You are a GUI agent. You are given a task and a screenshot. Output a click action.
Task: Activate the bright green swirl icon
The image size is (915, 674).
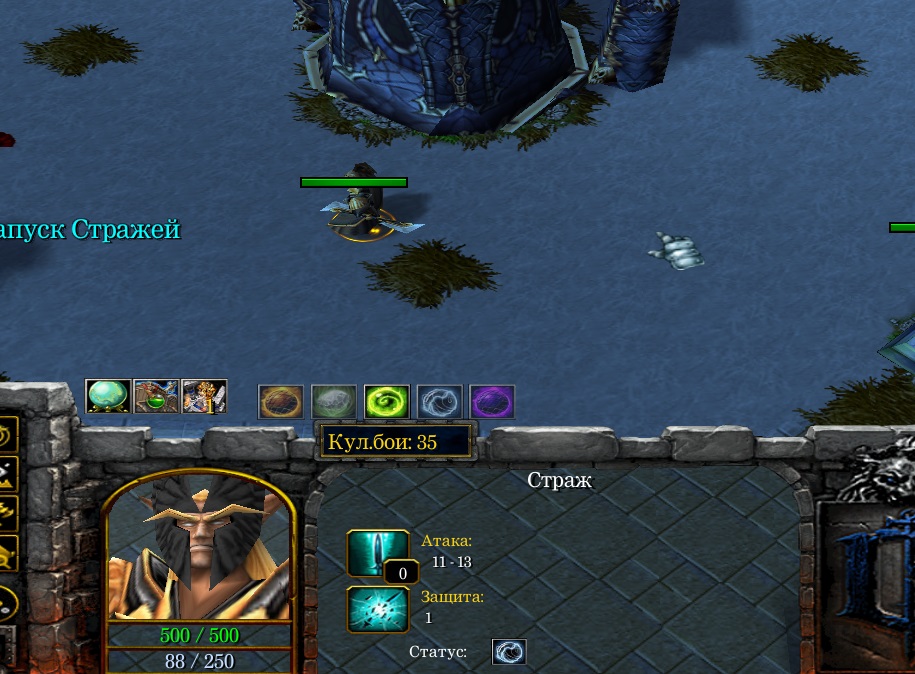tap(387, 402)
